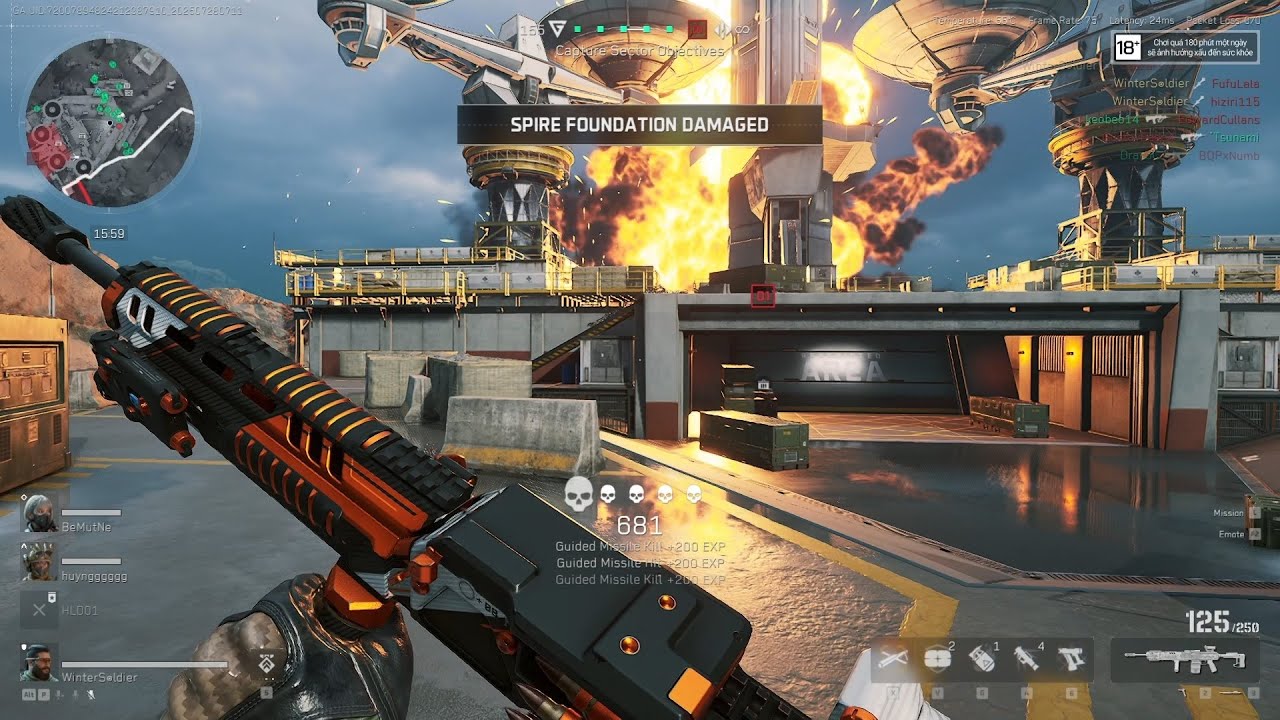Click the Capture Sector Objectives tracker
Viewport: 1280px width, 720px height.
pyautogui.click(x=640, y=50)
